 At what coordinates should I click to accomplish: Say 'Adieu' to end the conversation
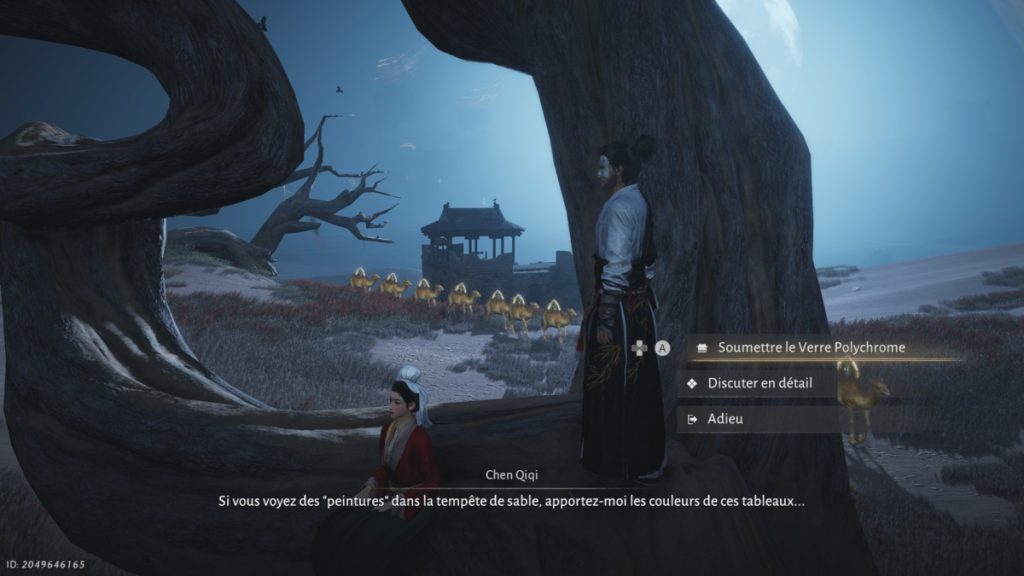pos(725,419)
